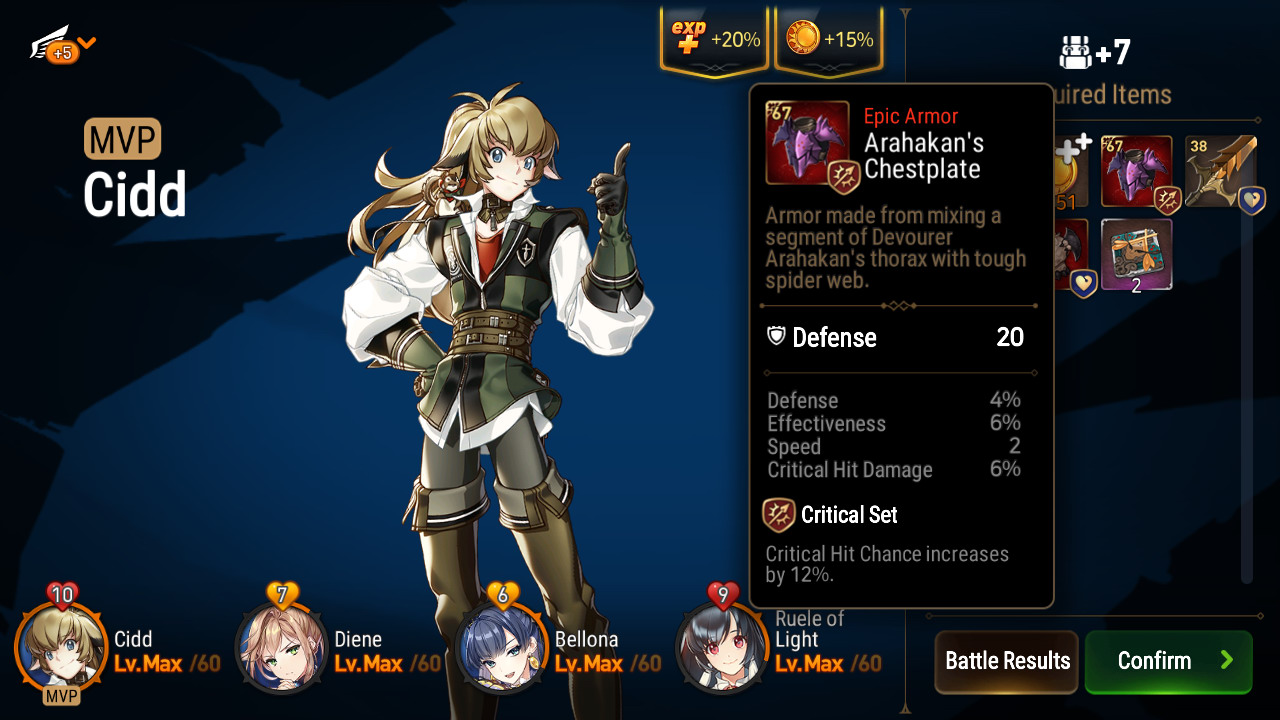Select Cidd's MVP portrait
Viewport: 1280px width, 720px height.
60,650
